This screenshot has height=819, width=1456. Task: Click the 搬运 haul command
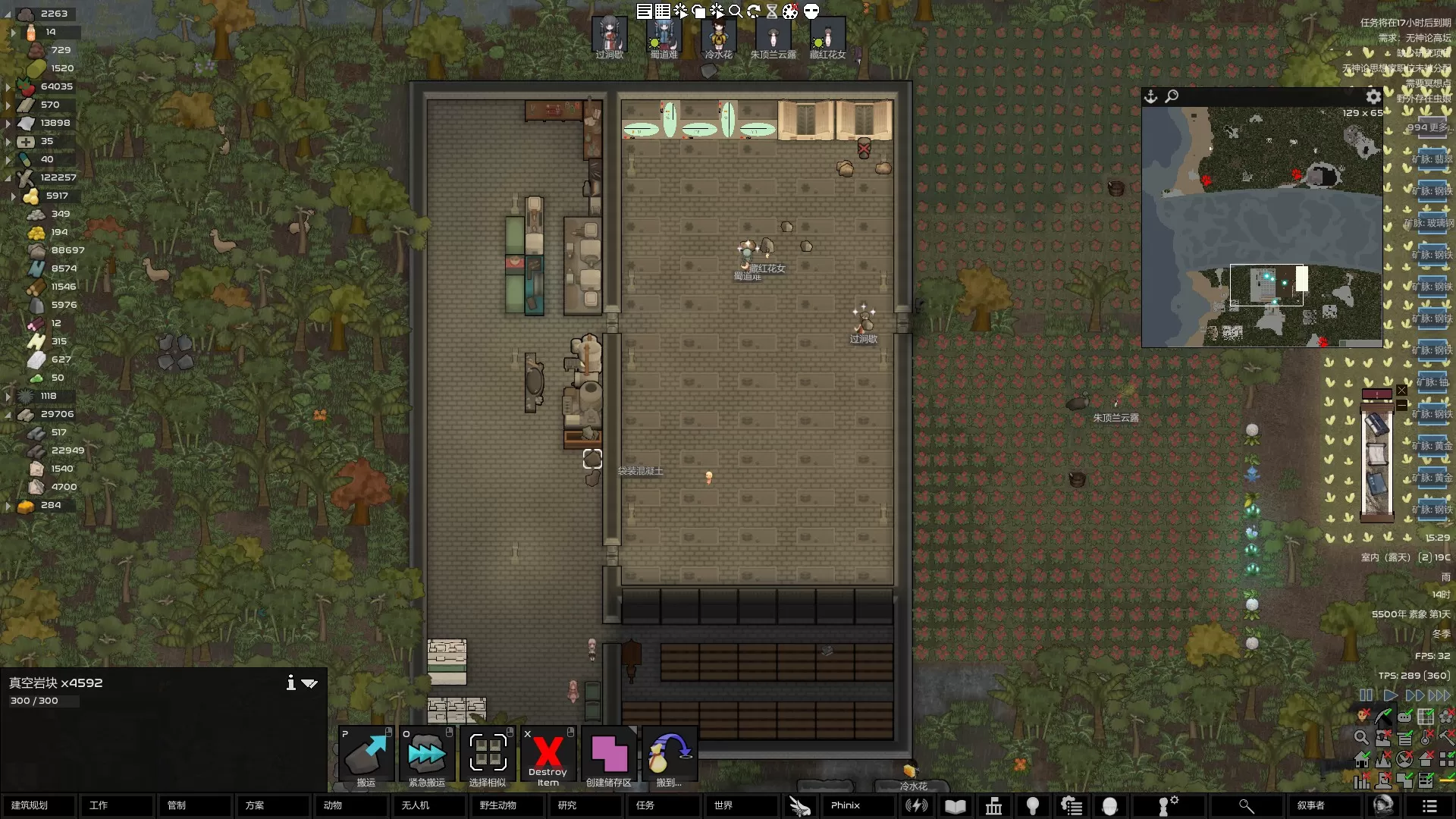[366, 756]
